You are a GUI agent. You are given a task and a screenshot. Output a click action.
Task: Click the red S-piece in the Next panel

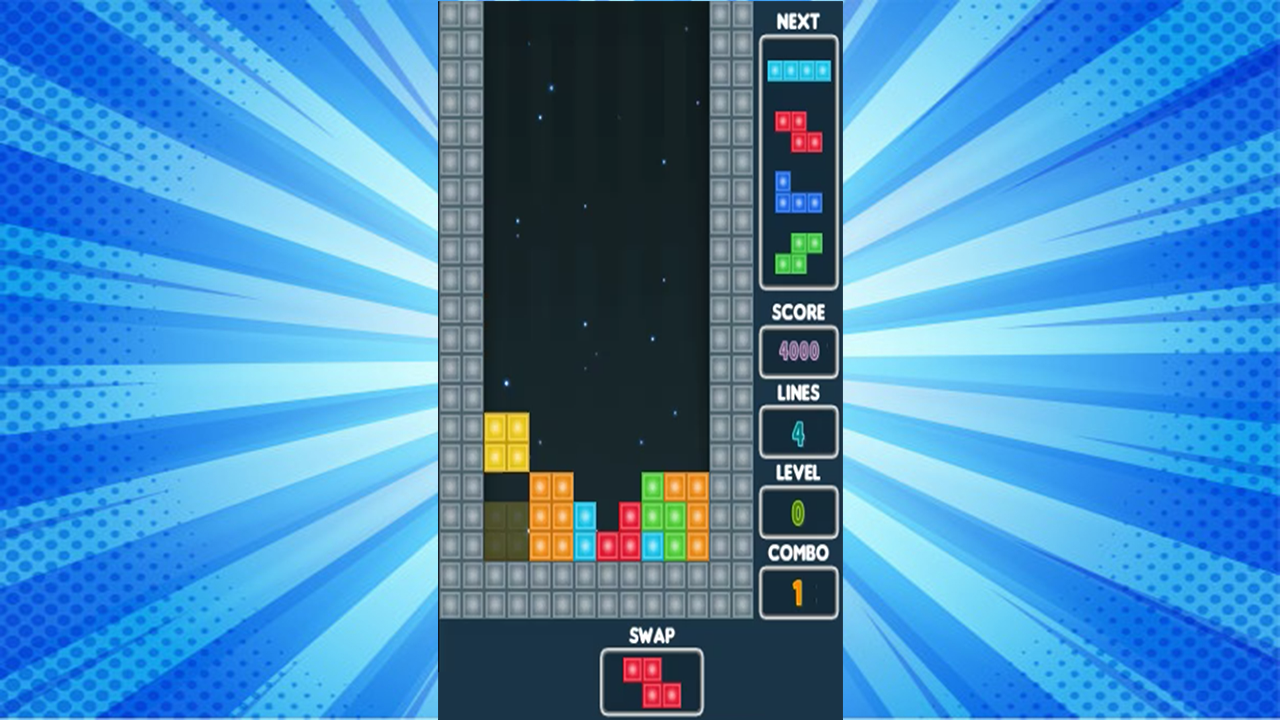pos(798,130)
